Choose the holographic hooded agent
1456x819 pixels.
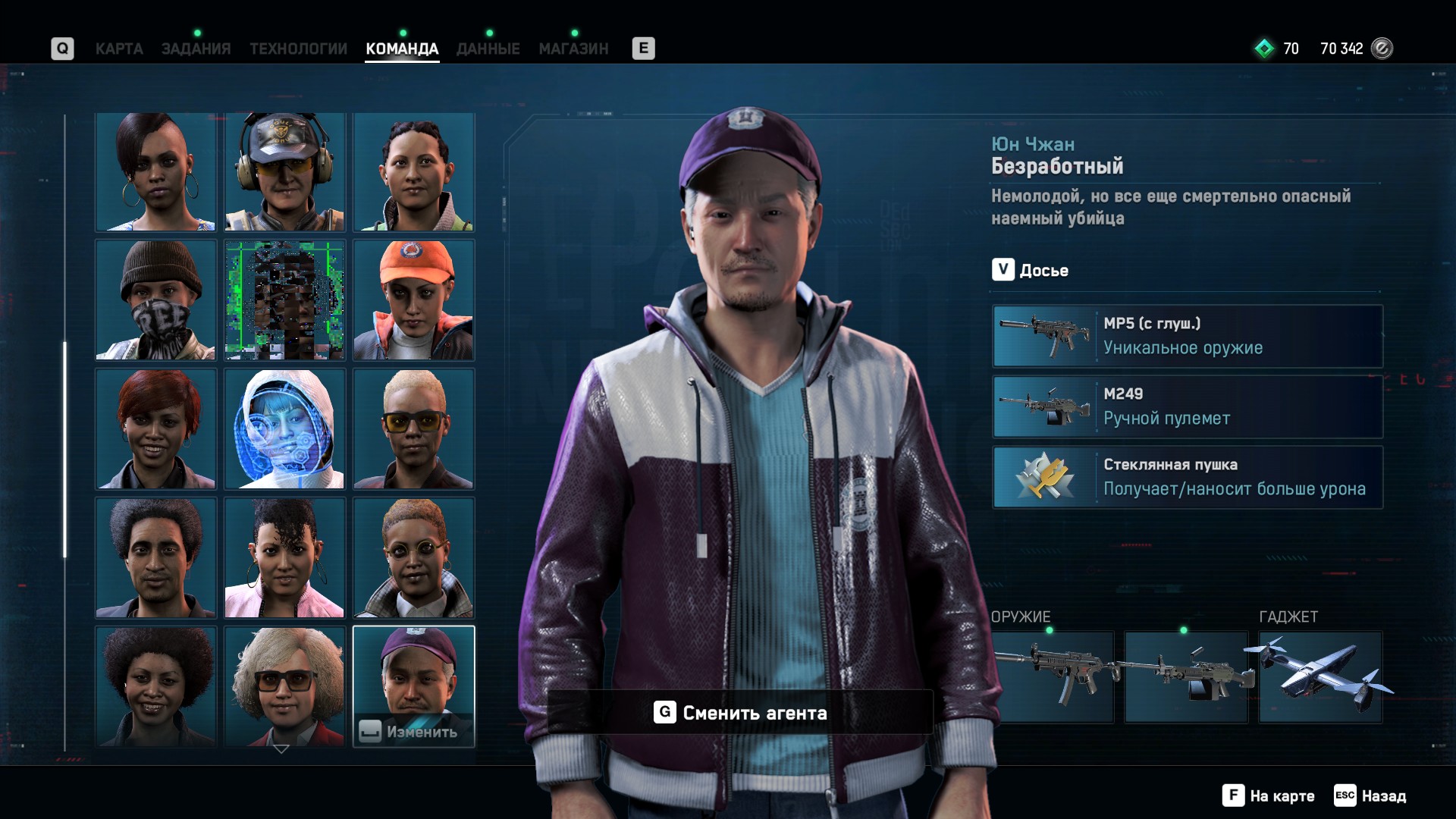(285, 429)
